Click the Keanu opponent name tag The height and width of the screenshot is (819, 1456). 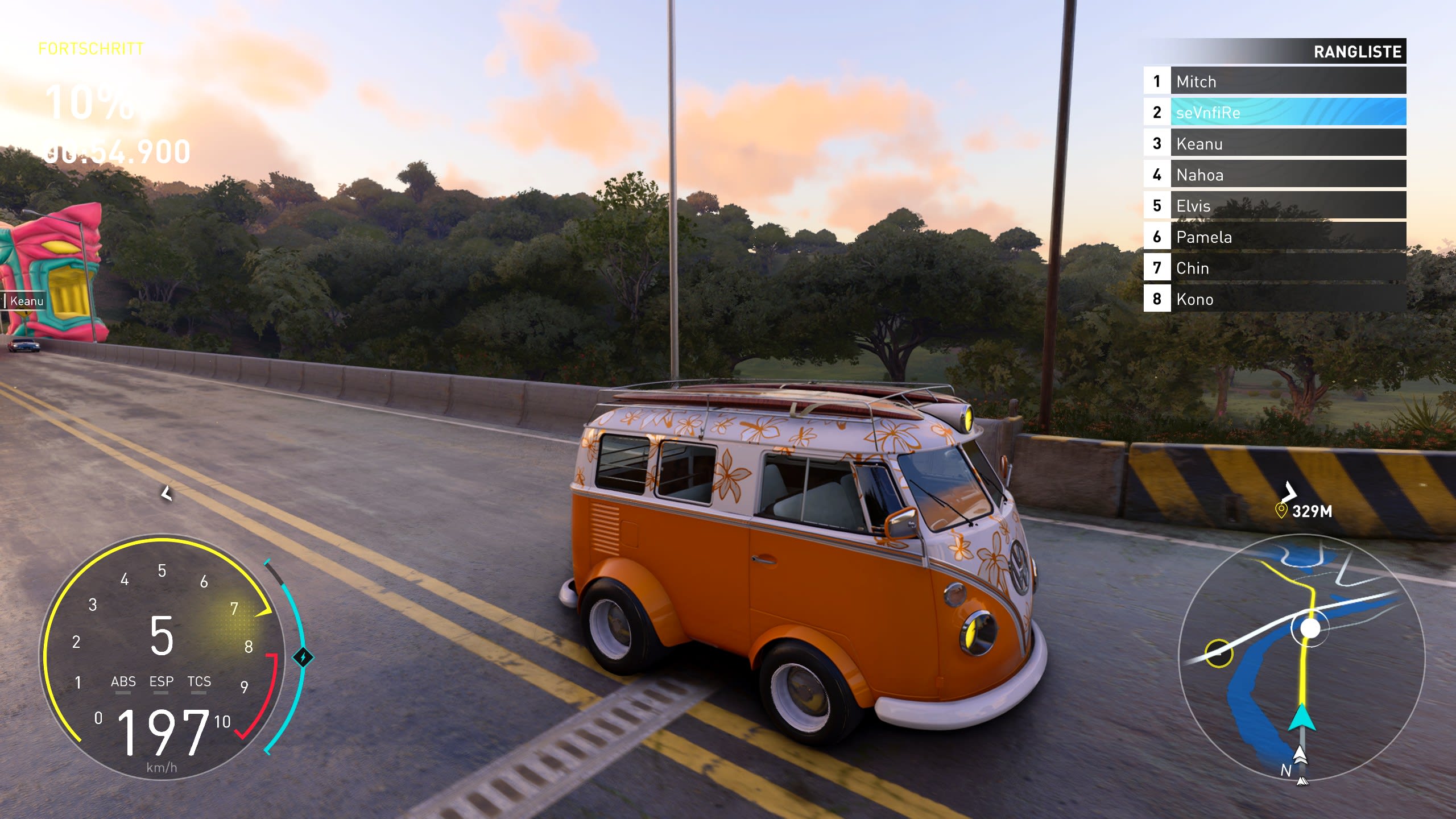26,301
